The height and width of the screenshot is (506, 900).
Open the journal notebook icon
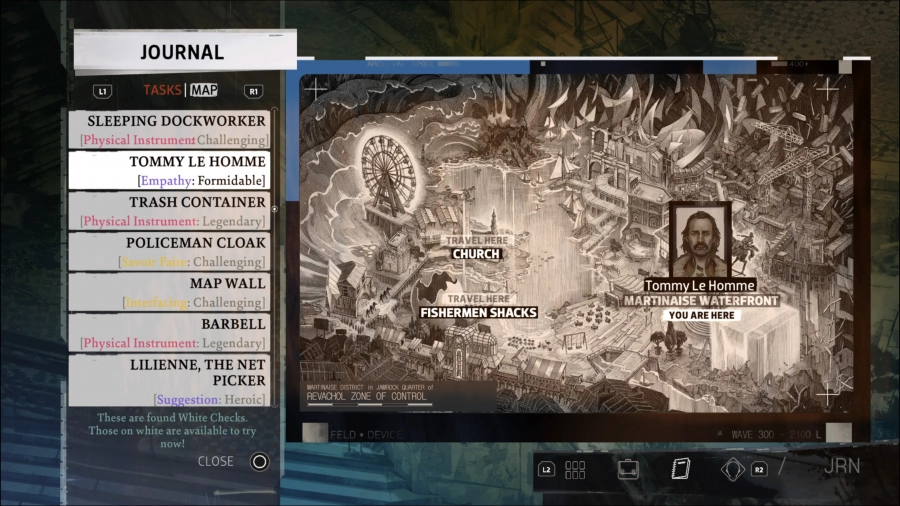[x=681, y=469]
